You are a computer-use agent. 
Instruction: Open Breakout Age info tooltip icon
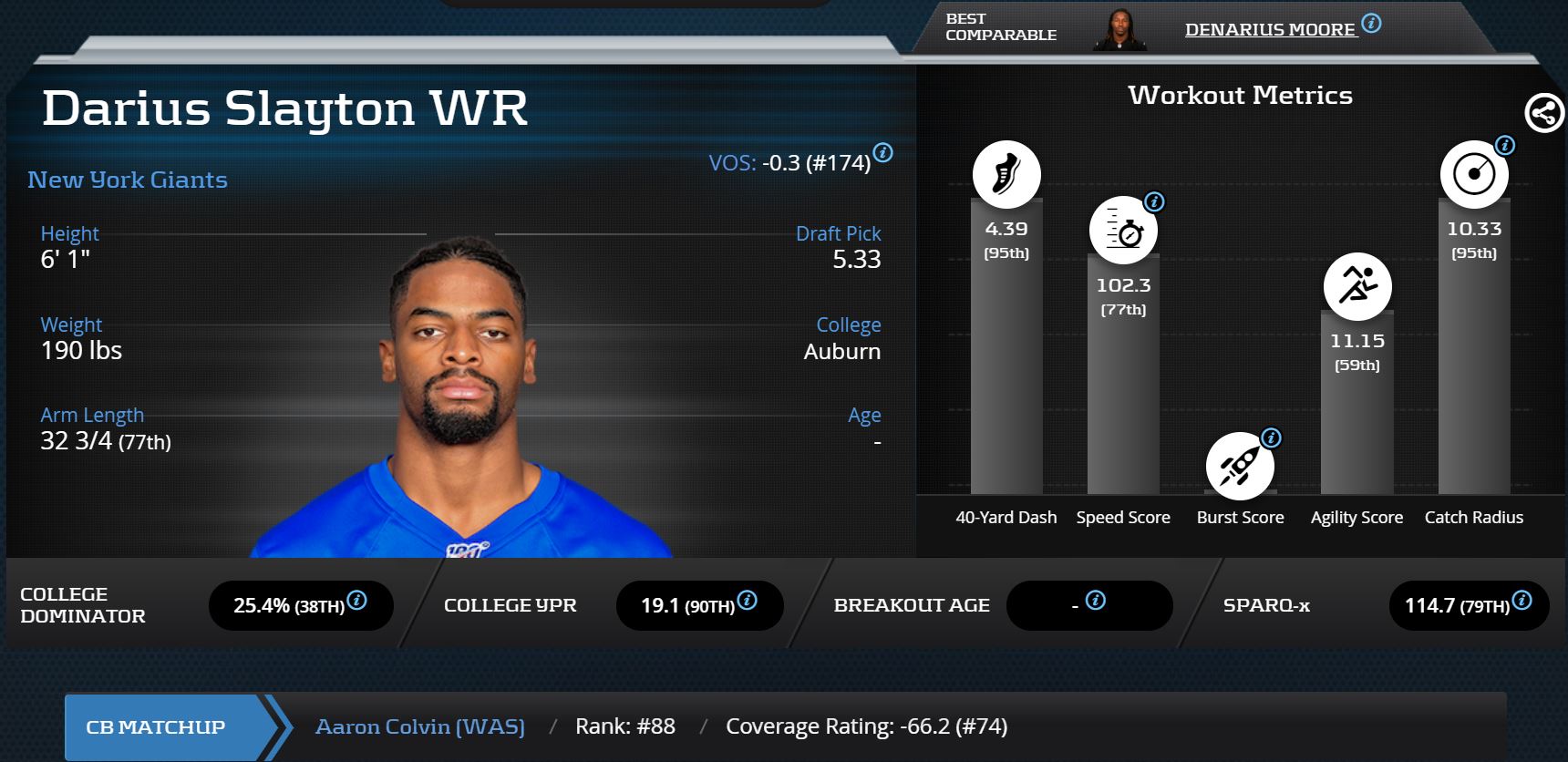coord(1096,601)
